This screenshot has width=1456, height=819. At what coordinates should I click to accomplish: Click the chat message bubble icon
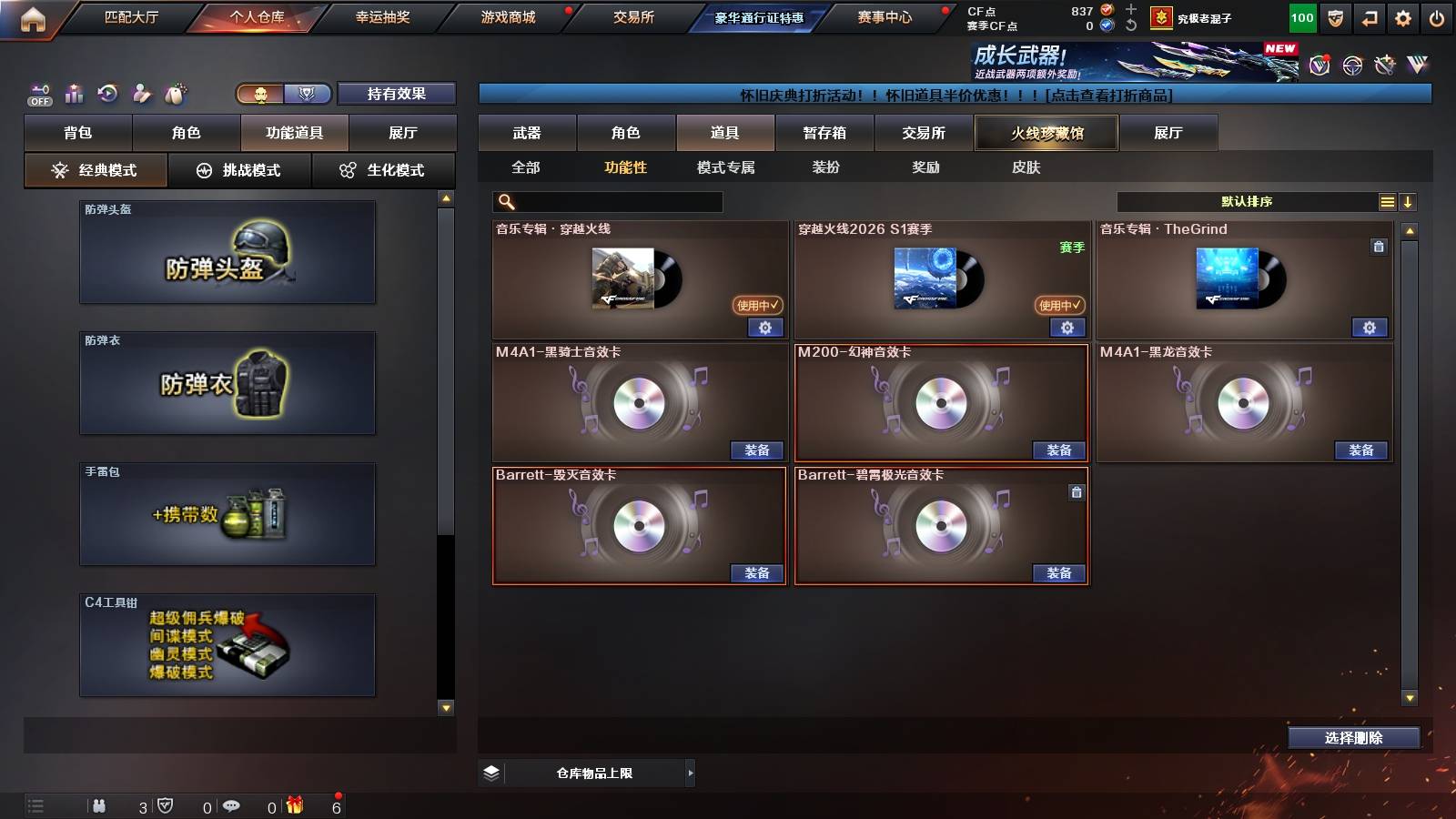point(232,804)
